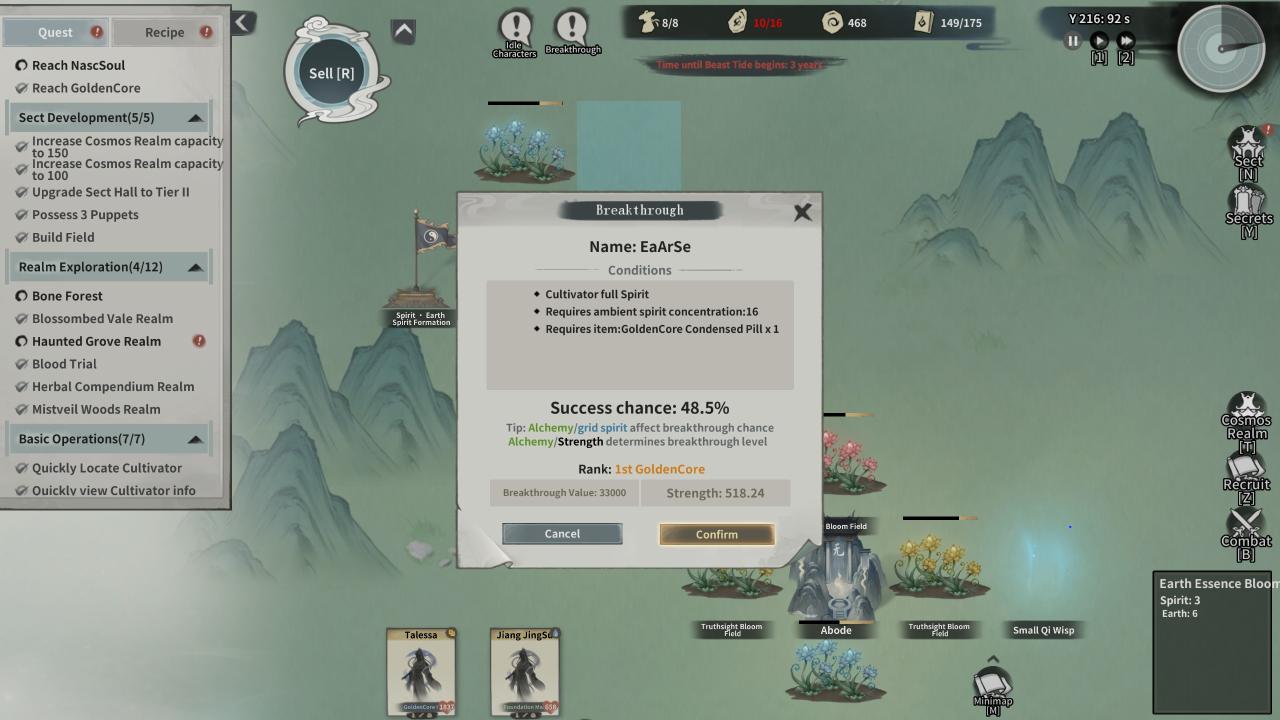Open the Sect menu
Viewport: 1280px width, 720px height.
1247,148
